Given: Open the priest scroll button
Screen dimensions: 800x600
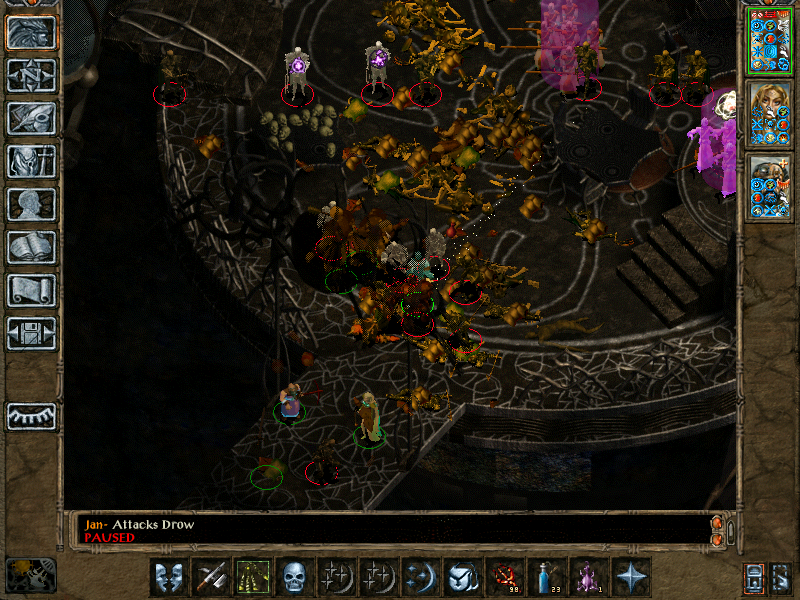Looking at the screenshot, I should (31, 290).
